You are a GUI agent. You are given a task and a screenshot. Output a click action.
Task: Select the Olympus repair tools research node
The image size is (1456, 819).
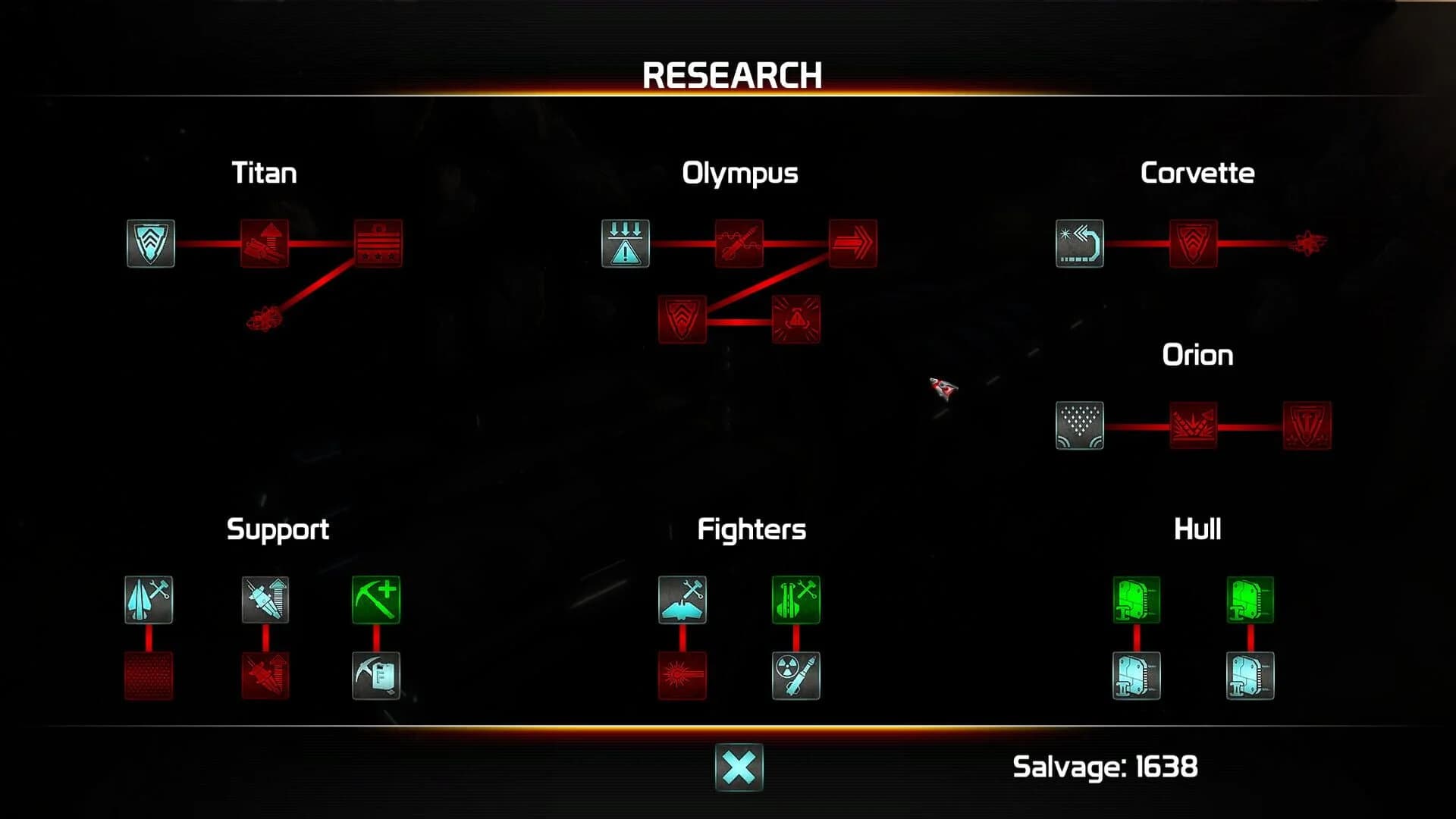(x=739, y=244)
